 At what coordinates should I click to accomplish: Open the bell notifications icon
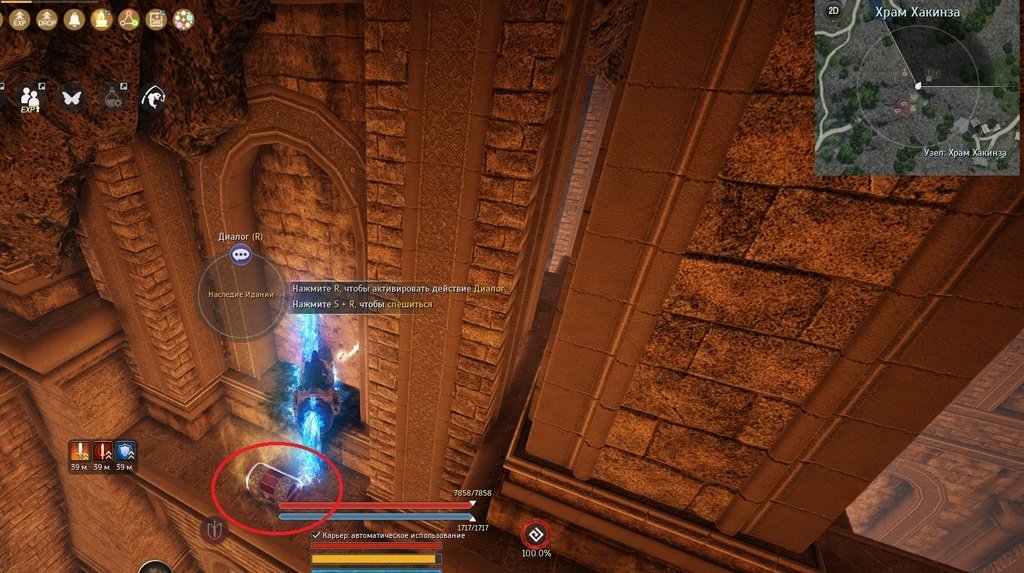pyautogui.click(x=73, y=19)
